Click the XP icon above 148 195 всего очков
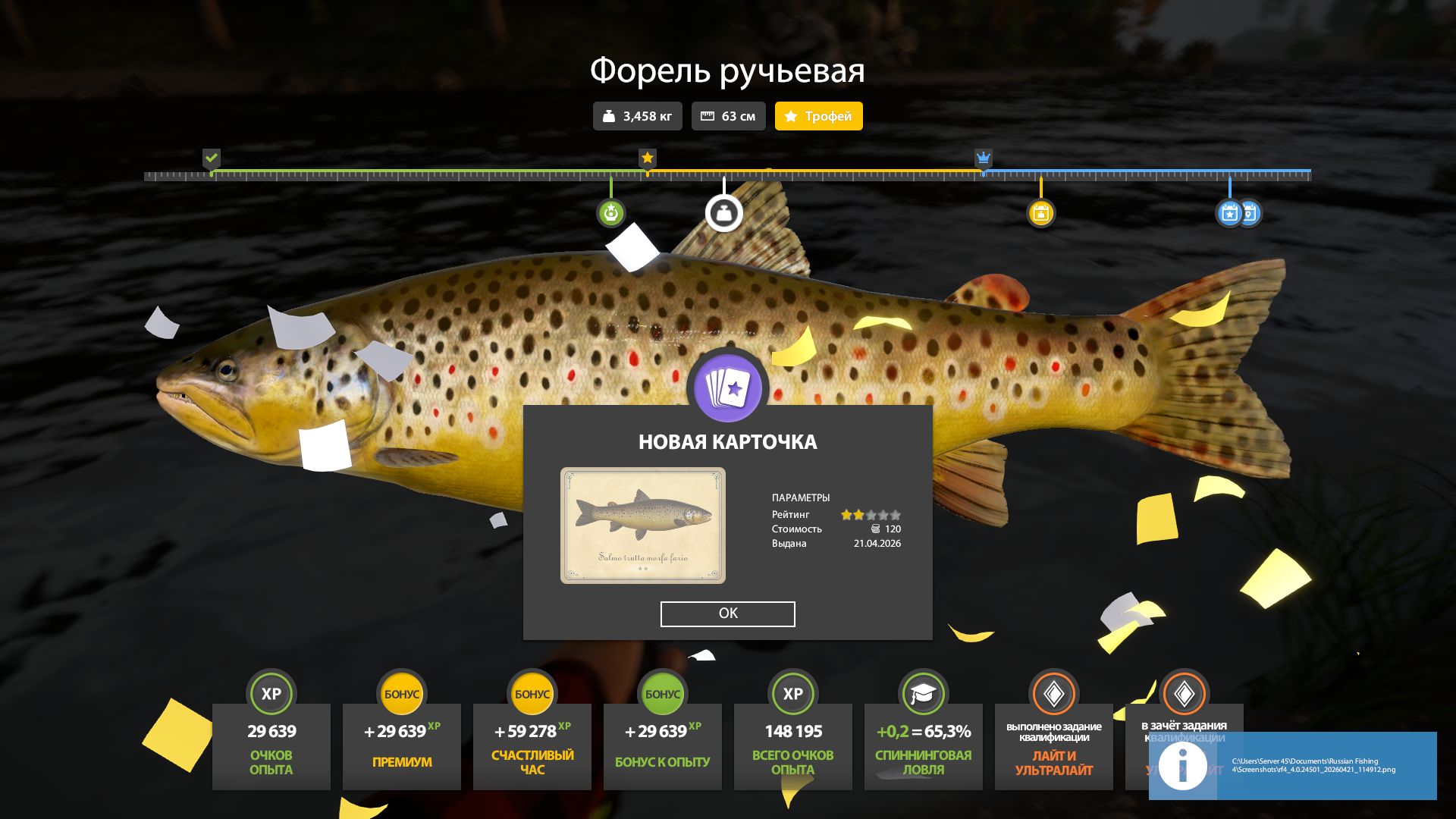 [792, 693]
